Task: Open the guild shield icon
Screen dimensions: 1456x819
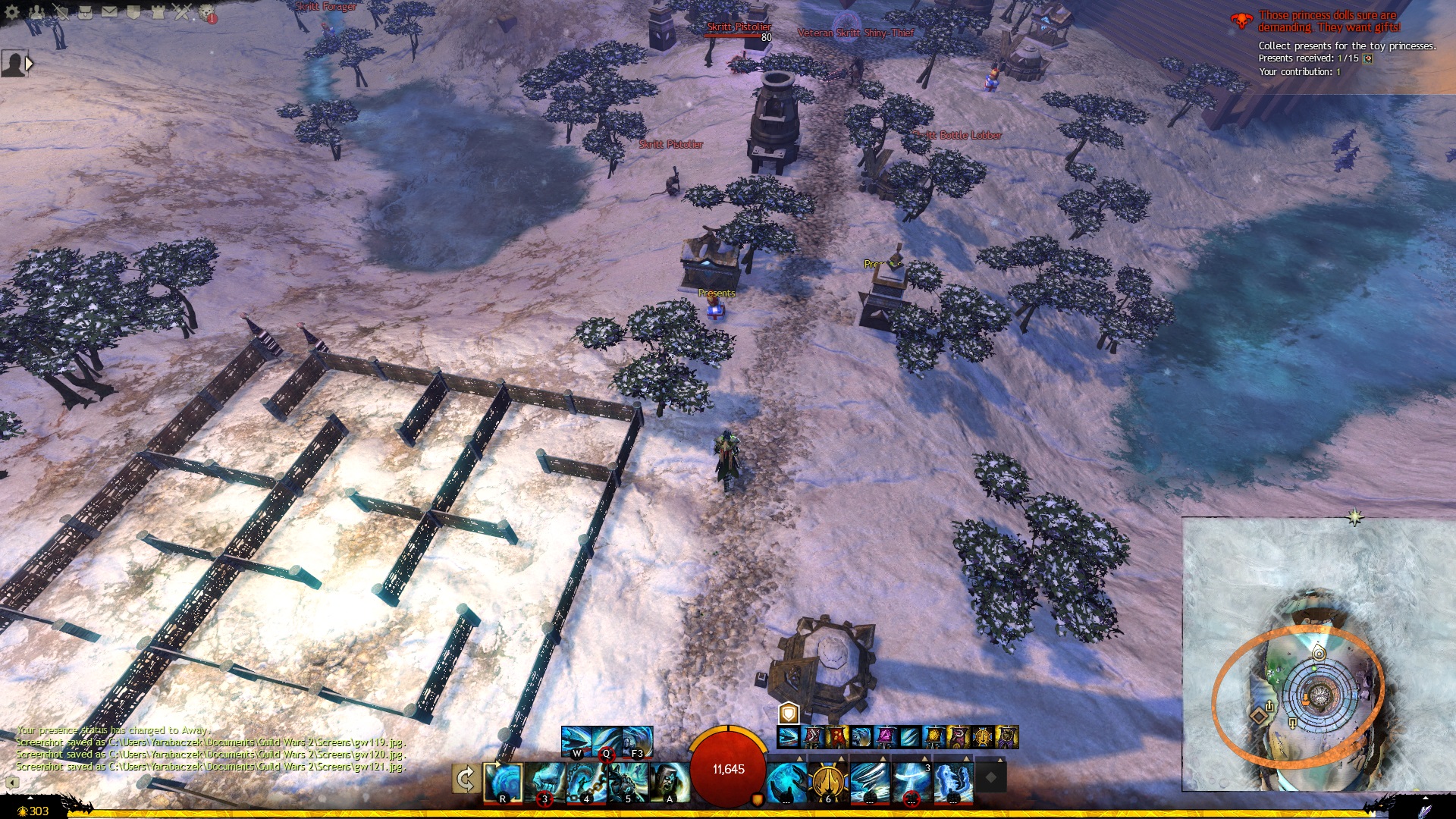Action: coord(133,11)
